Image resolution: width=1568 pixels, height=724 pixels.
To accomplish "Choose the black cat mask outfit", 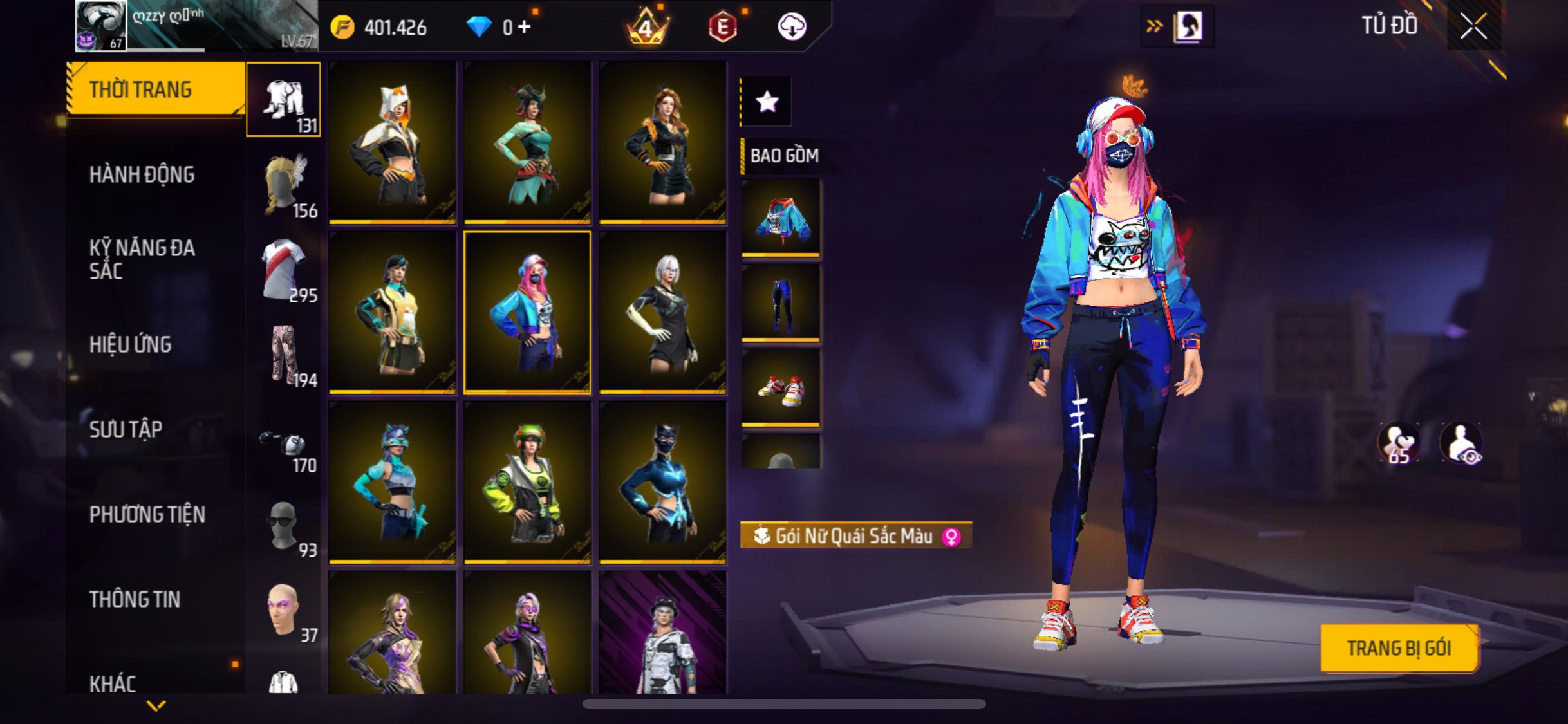I will coord(662,482).
